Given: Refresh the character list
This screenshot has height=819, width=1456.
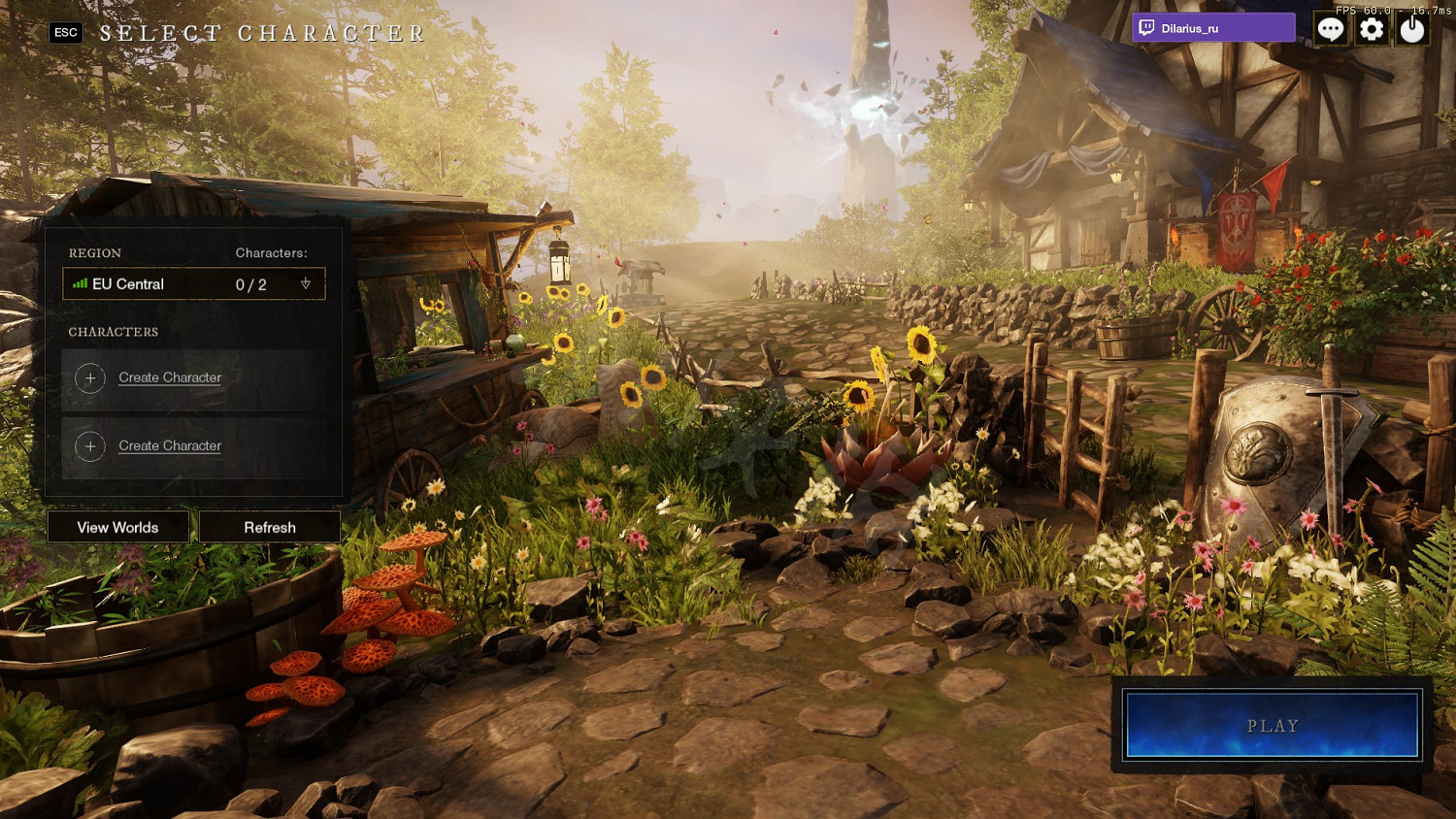Looking at the screenshot, I should (x=270, y=527).
